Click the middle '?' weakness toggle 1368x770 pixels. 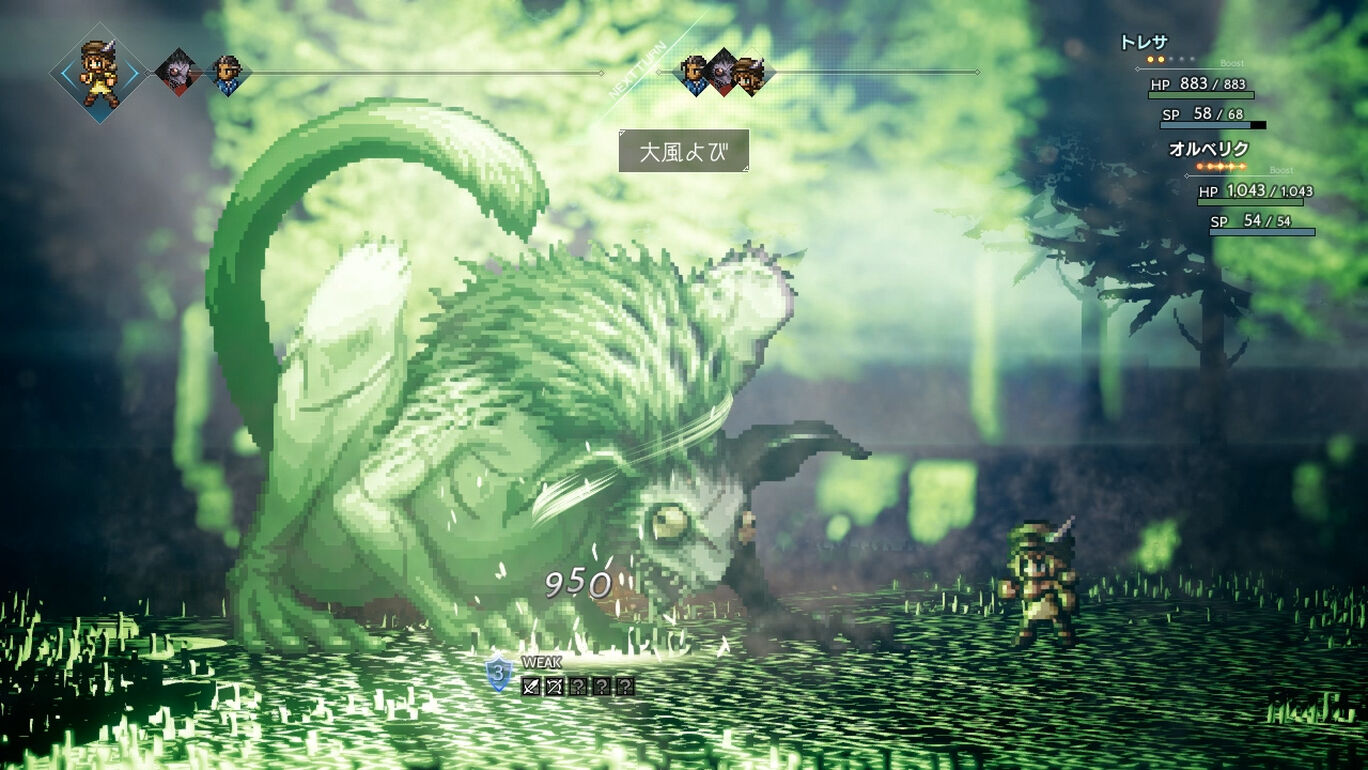(601, 686)
